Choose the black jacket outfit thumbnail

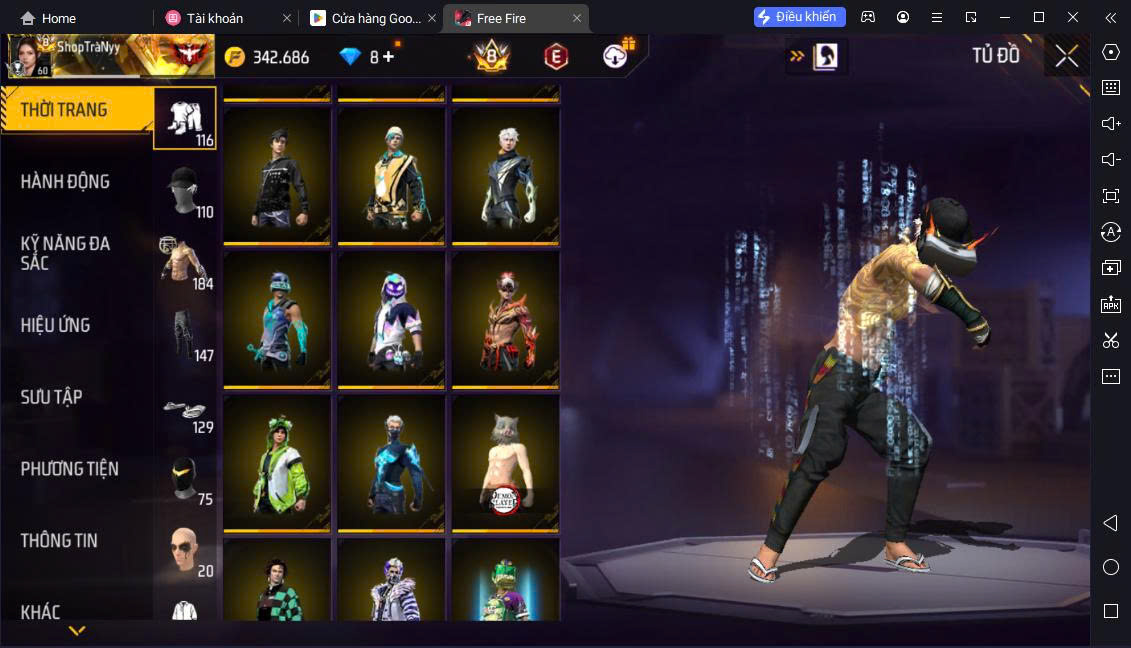276,176
